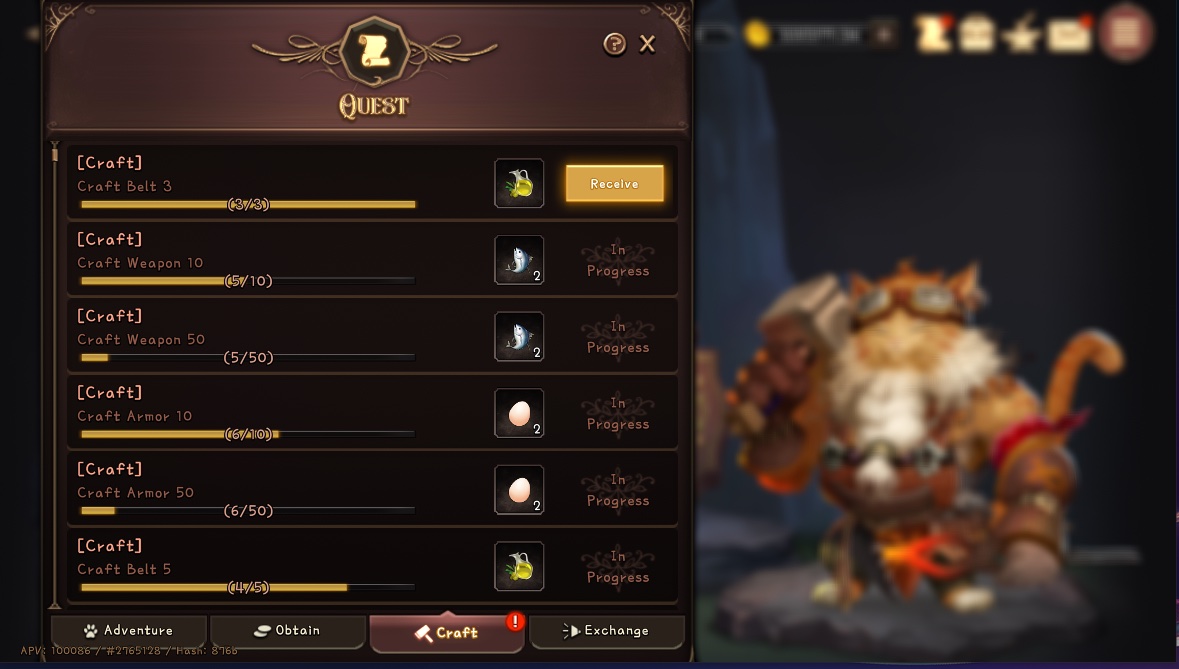Switch to the Adventure tab
The image size is (1179, 669).
coord(129,631)
